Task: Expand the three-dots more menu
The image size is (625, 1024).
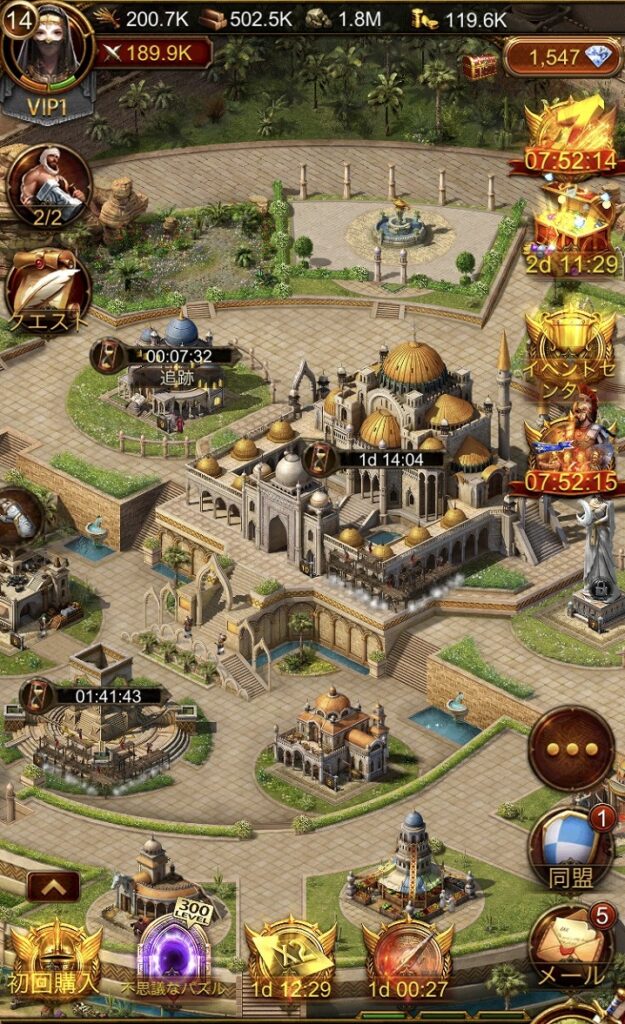Action: (x=571, y=748)
